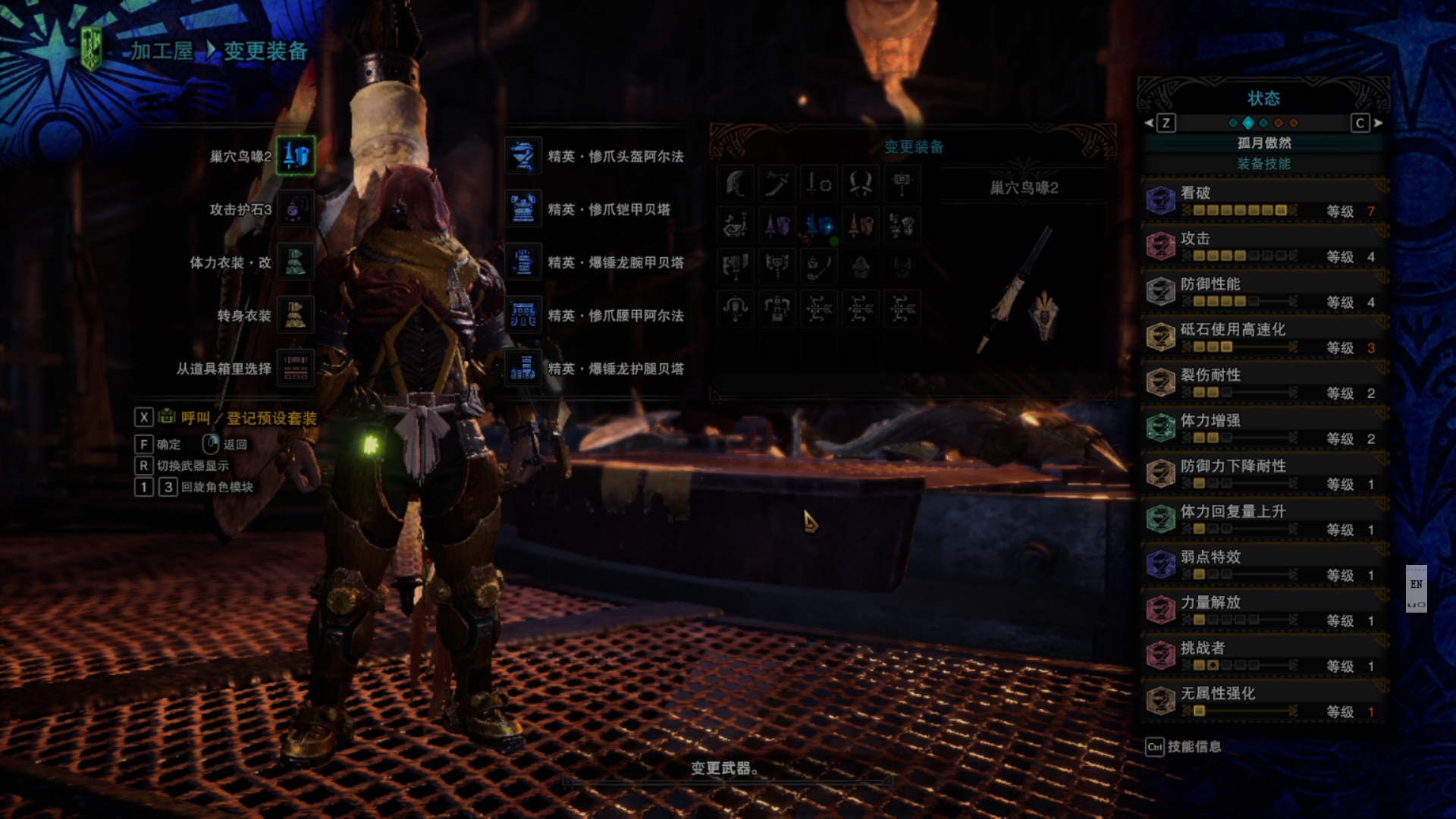Select waist armor 精英·惨爪腰甲阿尔法
1456x819 pixels.
pos(523,315)
